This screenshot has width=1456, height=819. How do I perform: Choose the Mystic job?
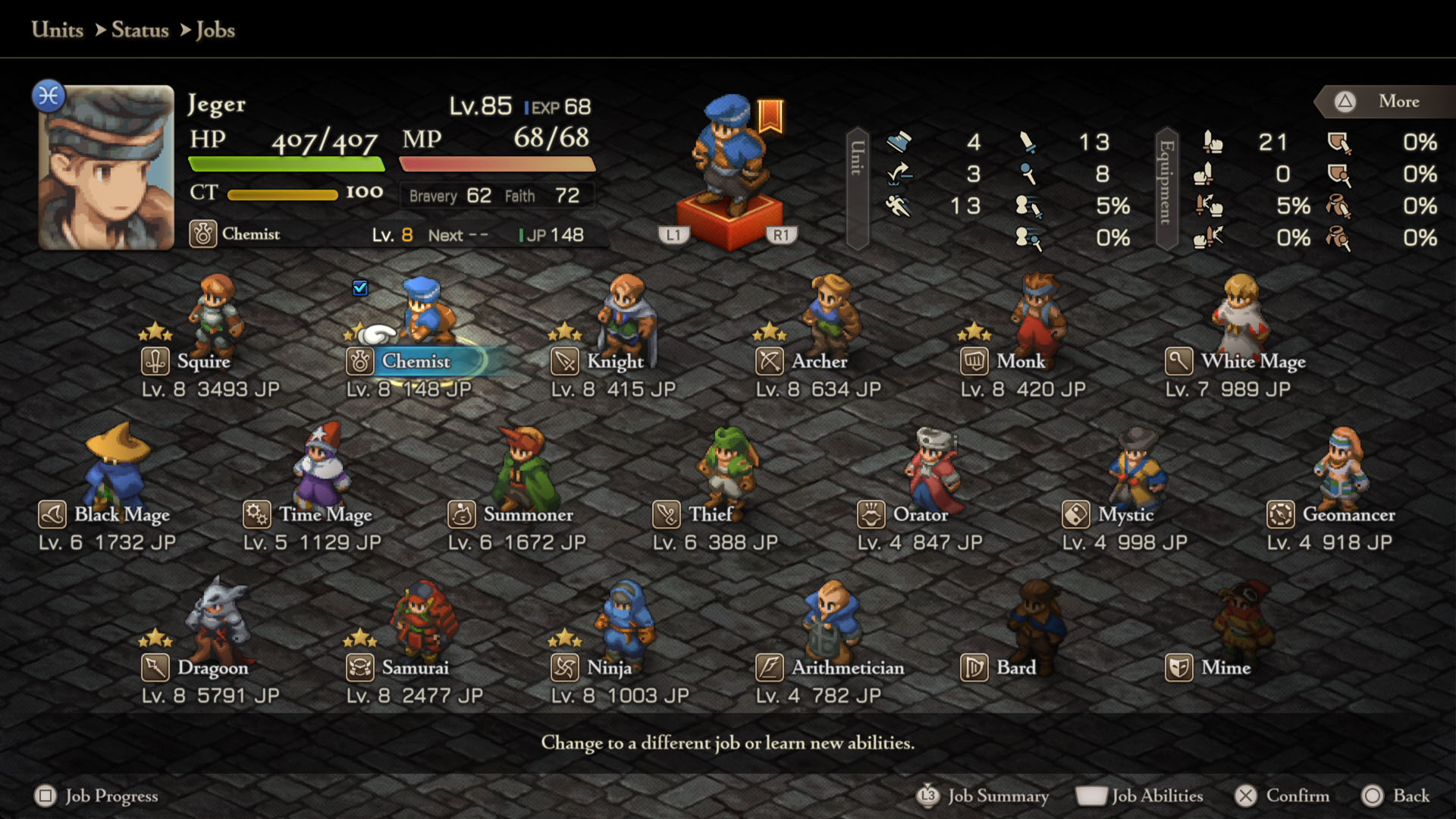pos(1125,515)
